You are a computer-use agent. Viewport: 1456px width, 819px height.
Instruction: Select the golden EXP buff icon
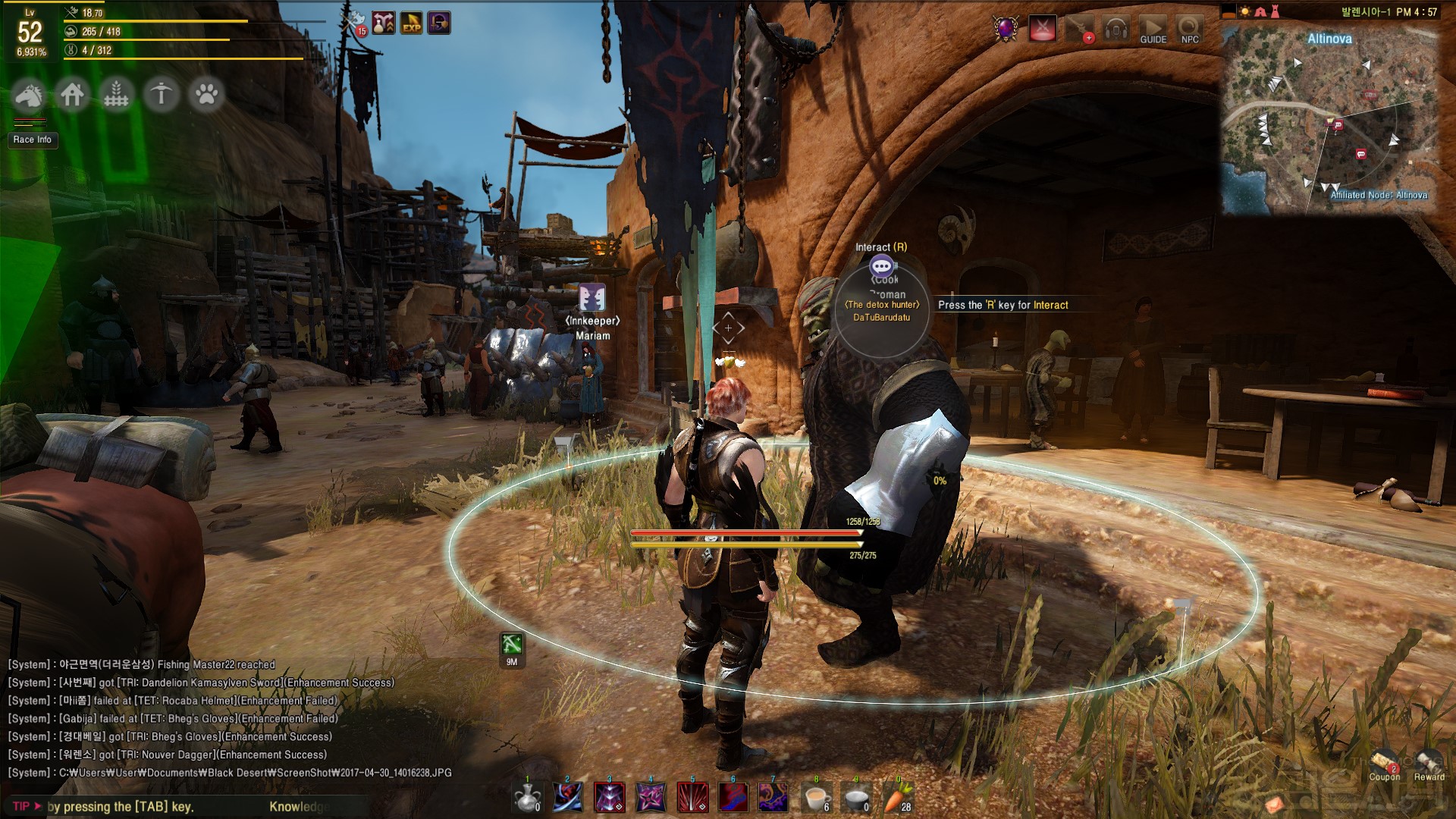pyautogui.click(x=412, y=23)
